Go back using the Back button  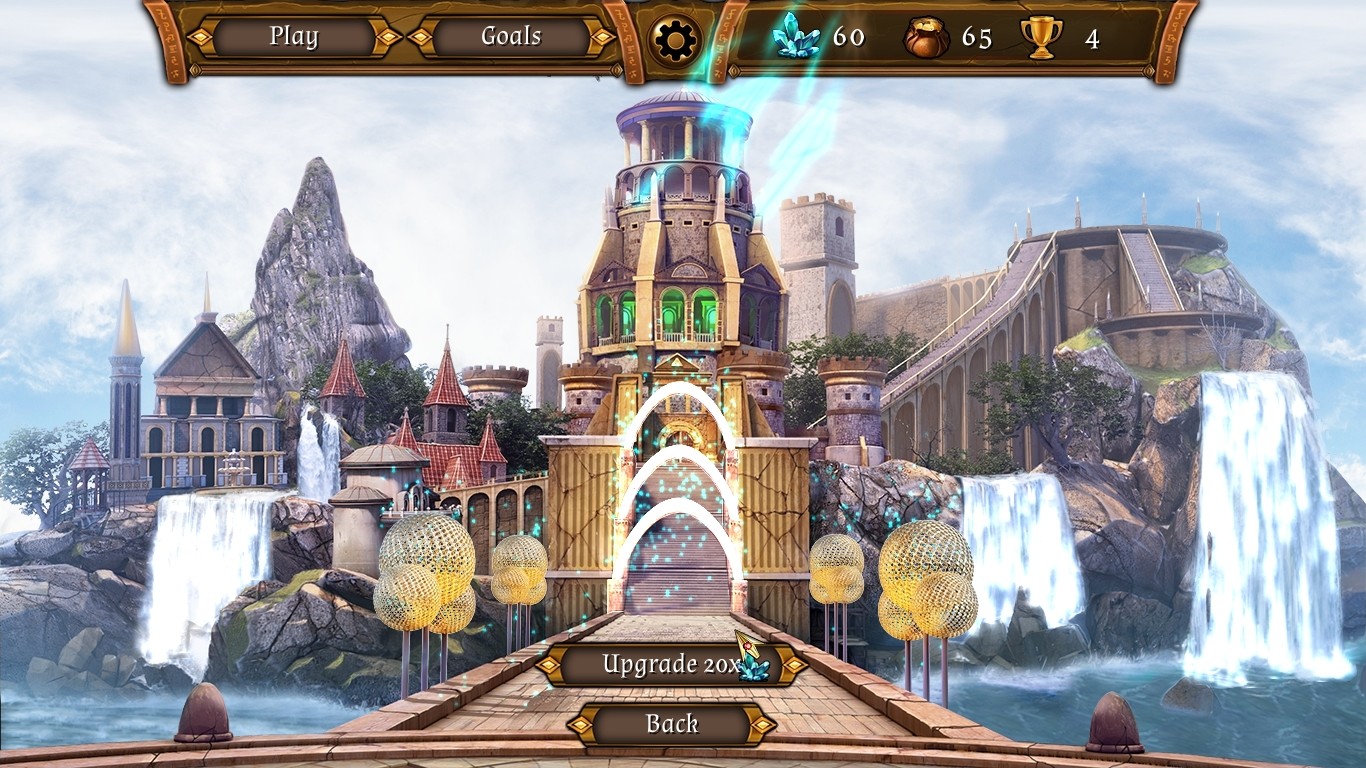[x=671, y=725]
